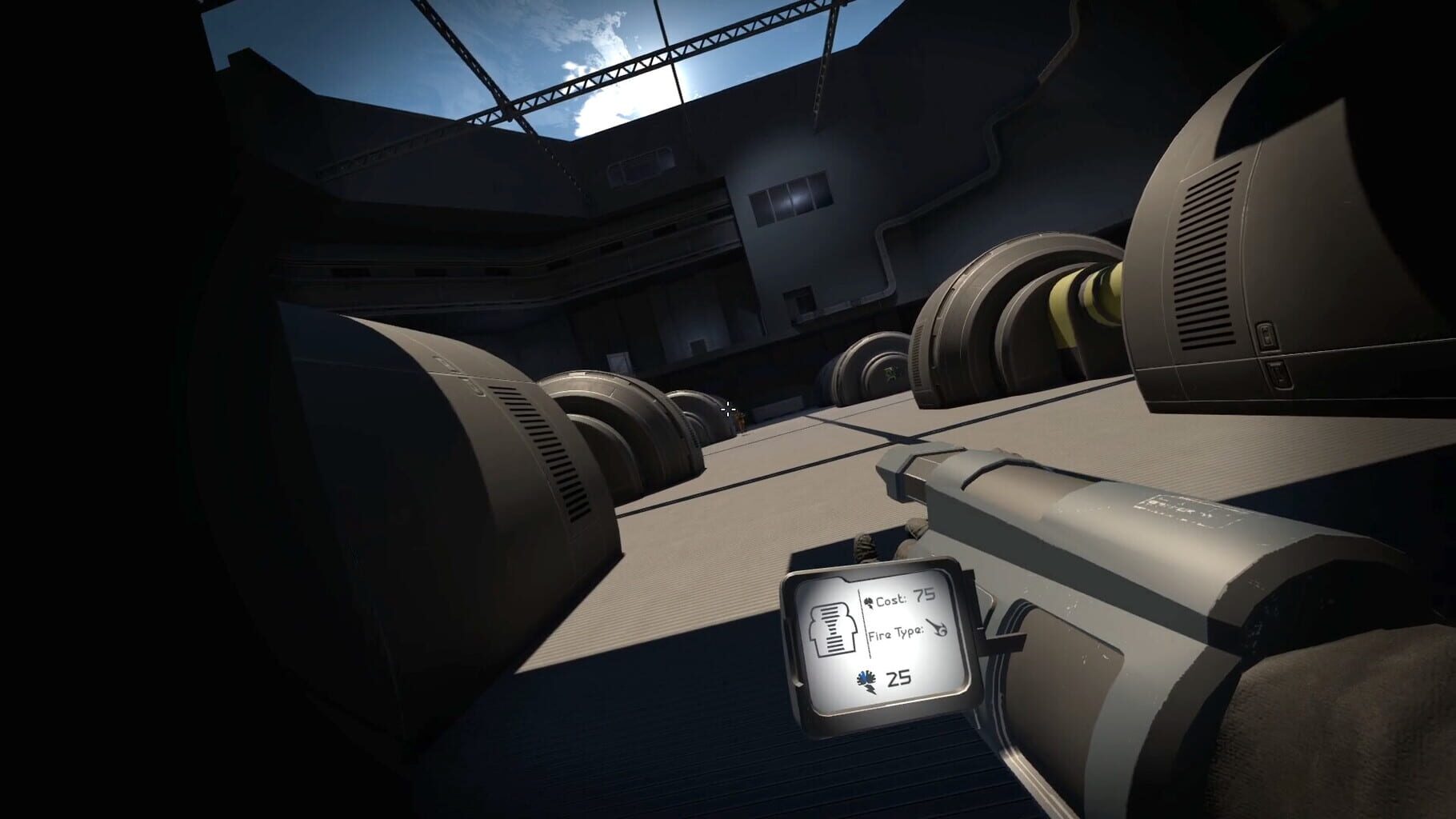Click the blue burst ammo icon above the grip
This screenshot has height=819, width=1456.
[x=866, y=678]
